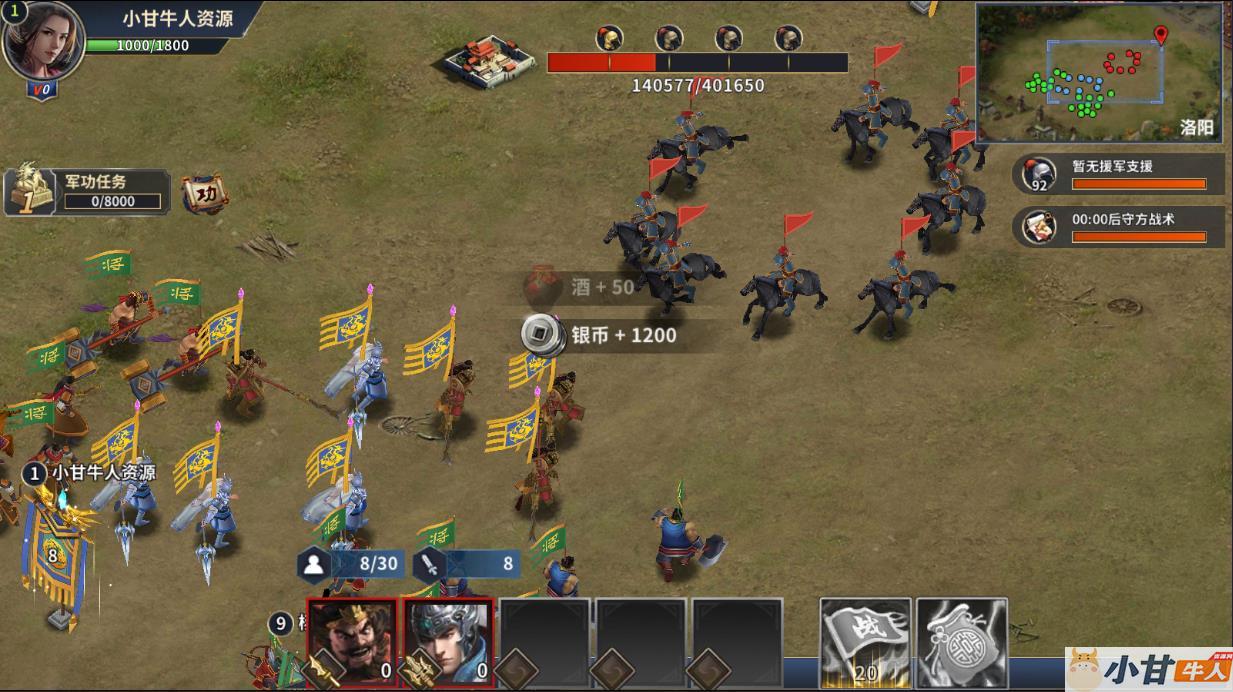
Task: Check the 暂无援军支援 reinforcement panel
Action: [1118, 173]
